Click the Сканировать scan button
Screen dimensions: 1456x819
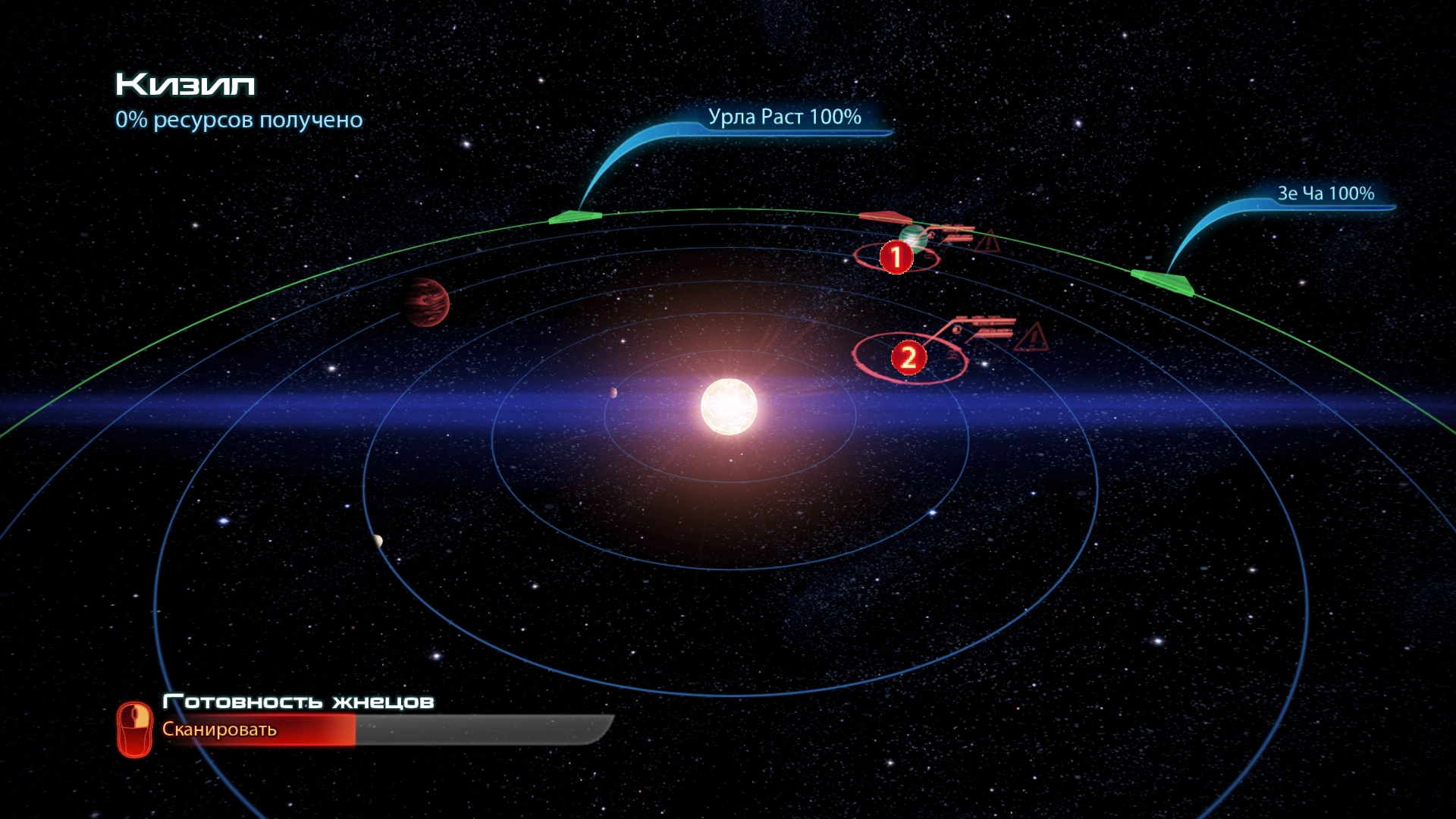[x=219, y=730]
